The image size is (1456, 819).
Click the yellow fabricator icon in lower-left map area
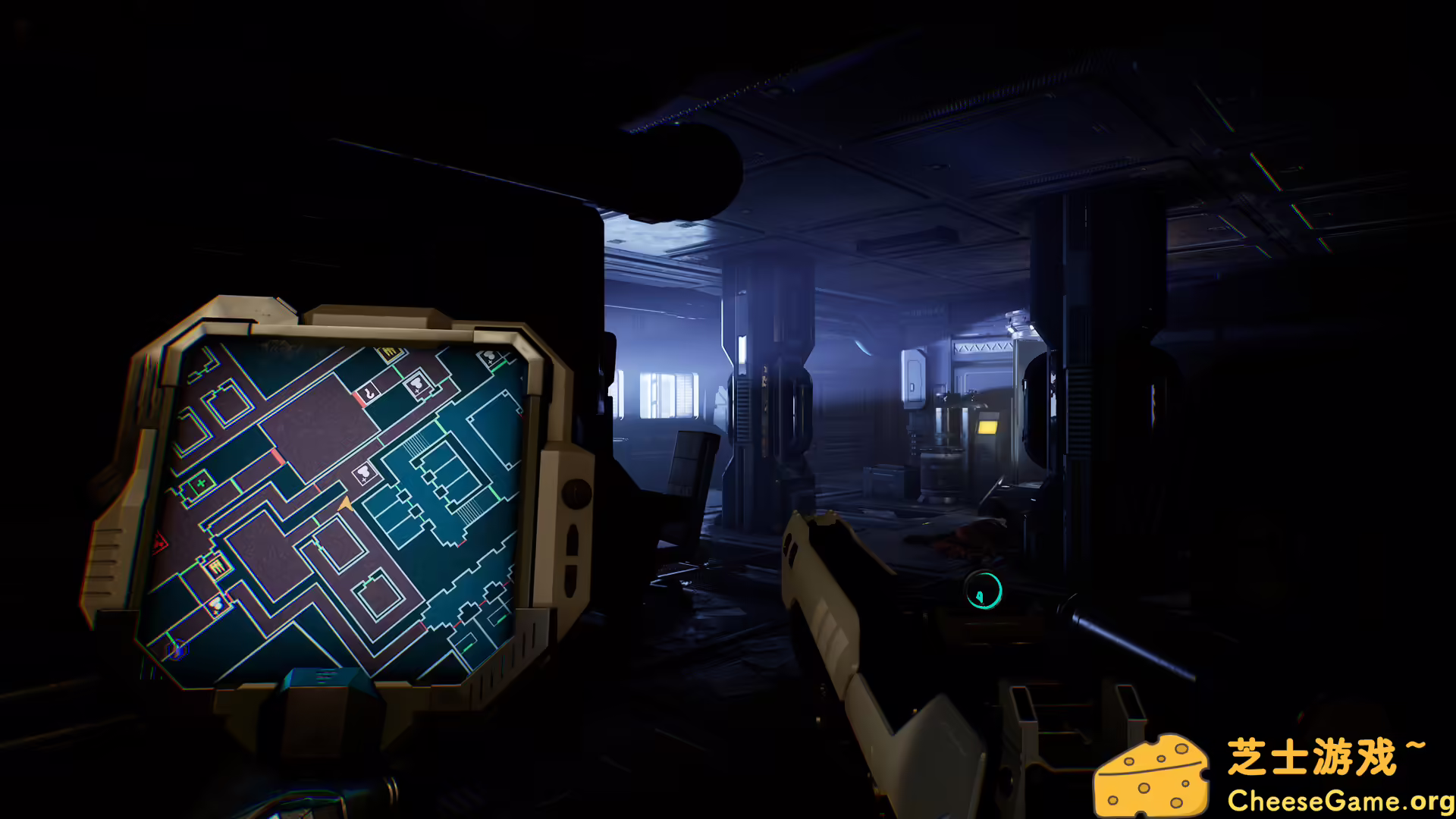(215, 566)
